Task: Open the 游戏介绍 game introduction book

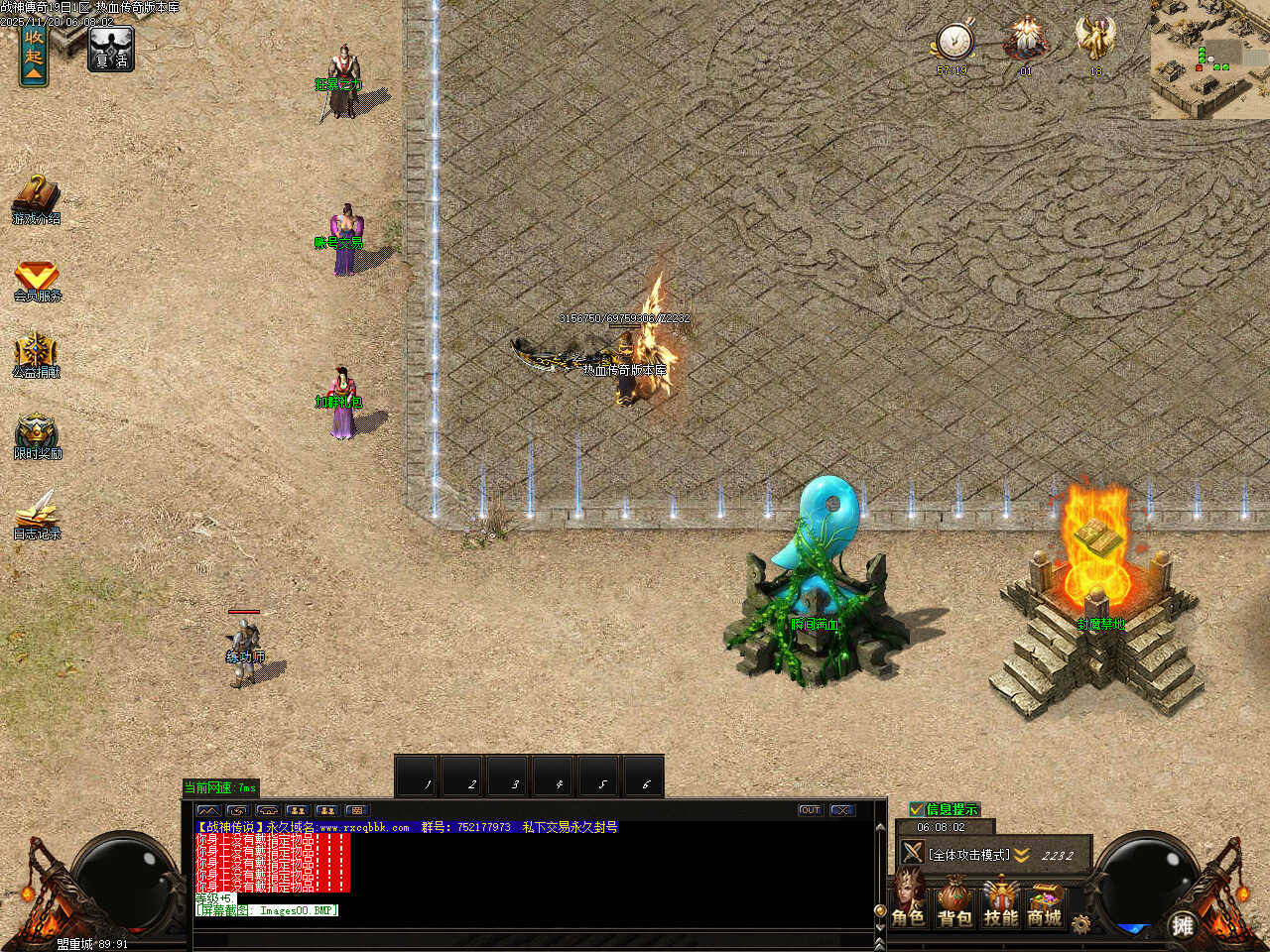Action: pos(36,198)
